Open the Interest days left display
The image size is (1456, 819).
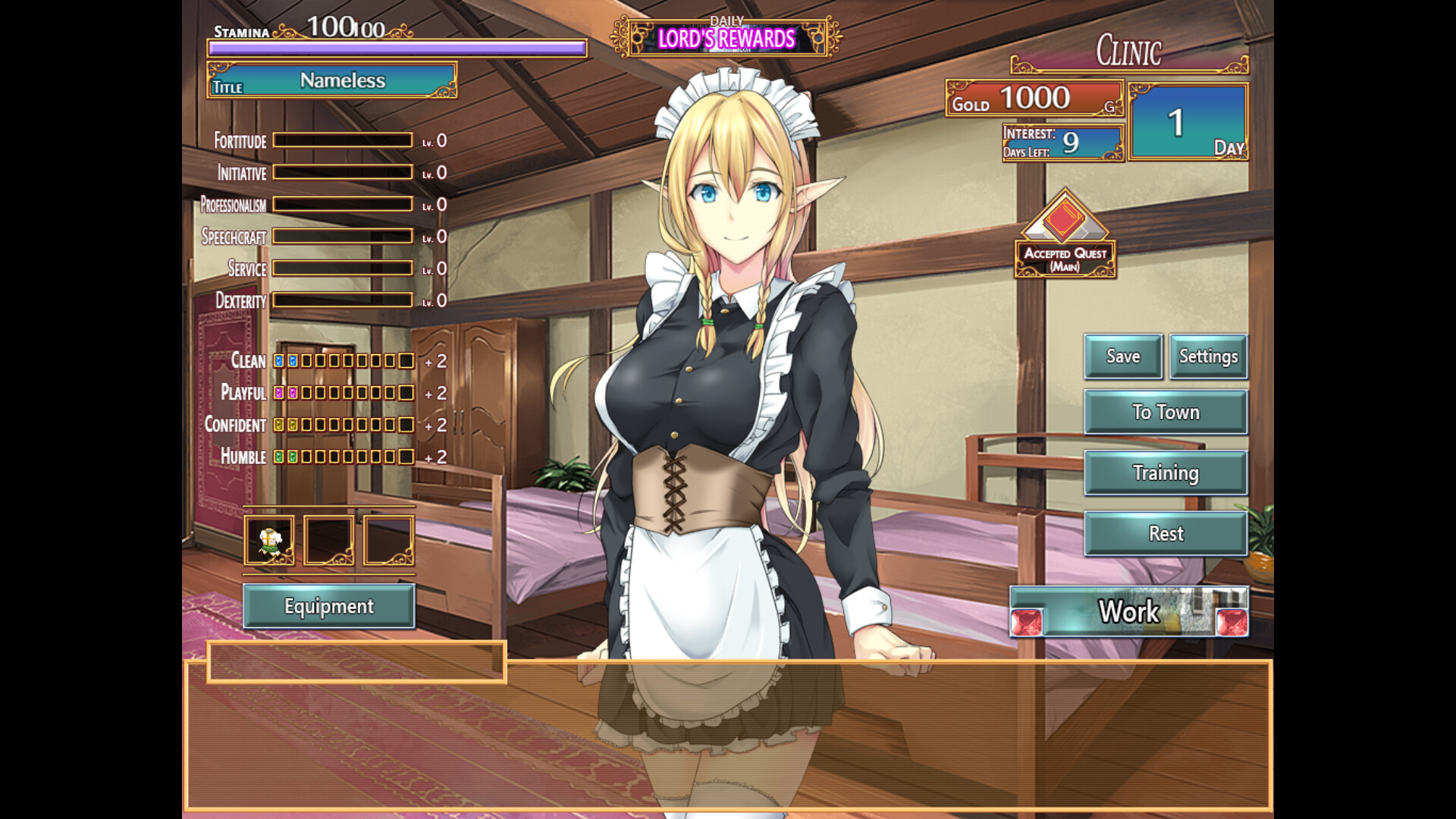point(1062,143)
